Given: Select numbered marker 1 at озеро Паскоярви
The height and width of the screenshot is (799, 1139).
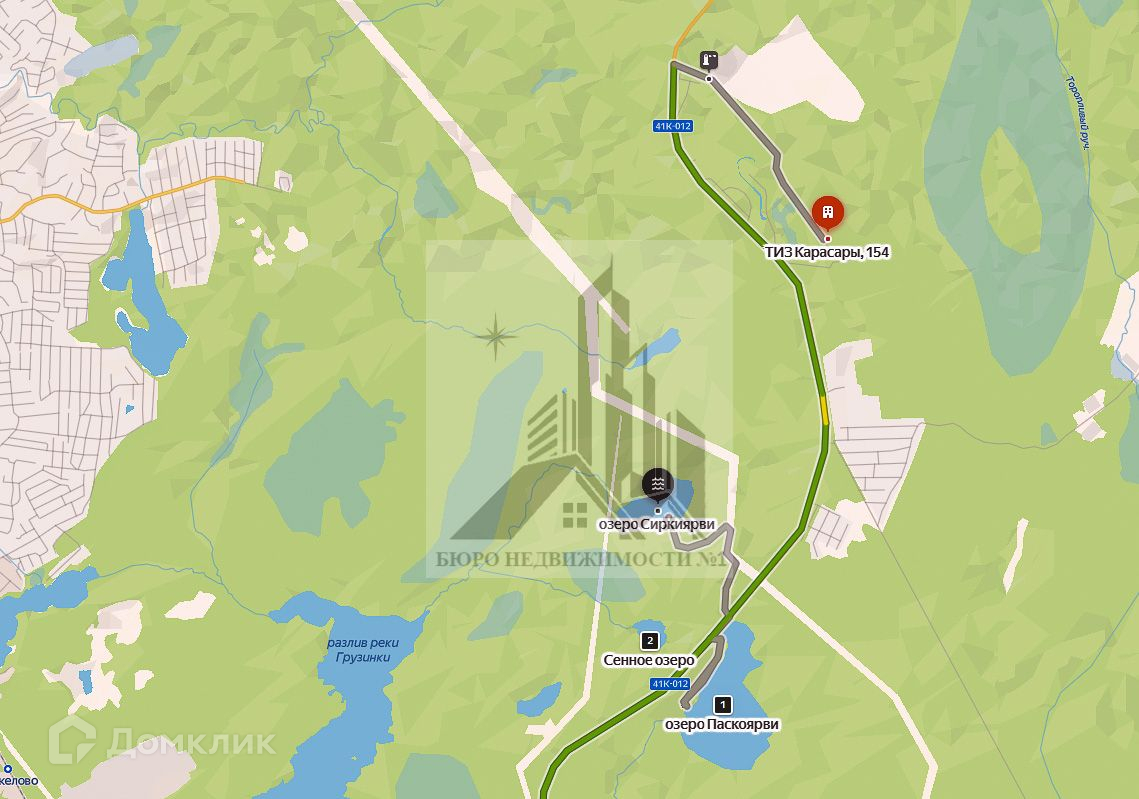Looking at the screenshot, I should coord(724,705).
